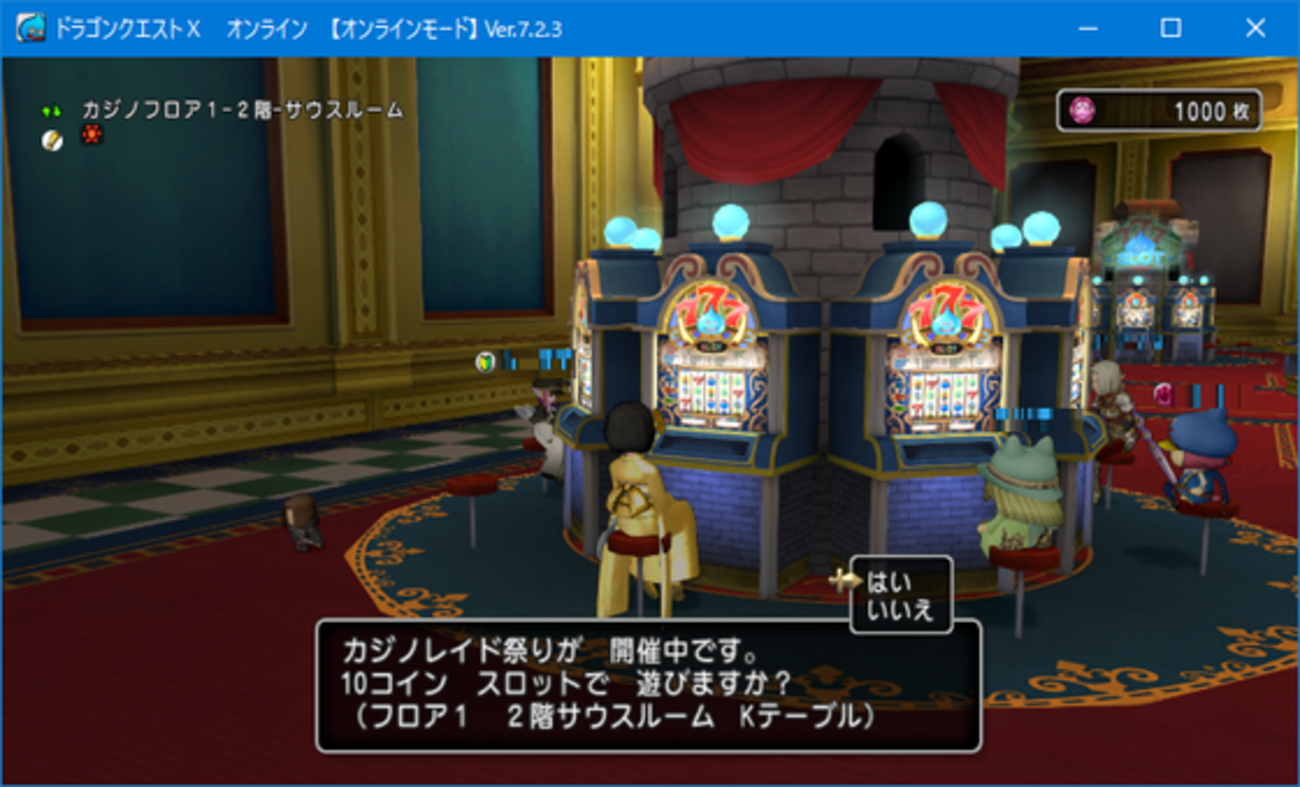1300x787 pixels.
Task: Click the カジノレイド祭り message window
Action: point(648,684)
